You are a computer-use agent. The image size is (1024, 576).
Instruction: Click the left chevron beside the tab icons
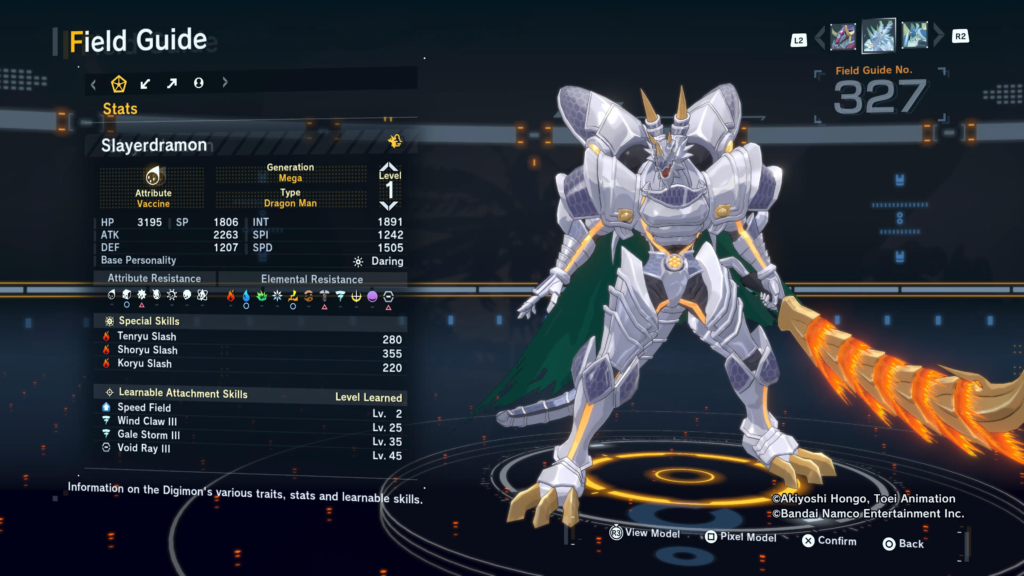tap(94, 83)
